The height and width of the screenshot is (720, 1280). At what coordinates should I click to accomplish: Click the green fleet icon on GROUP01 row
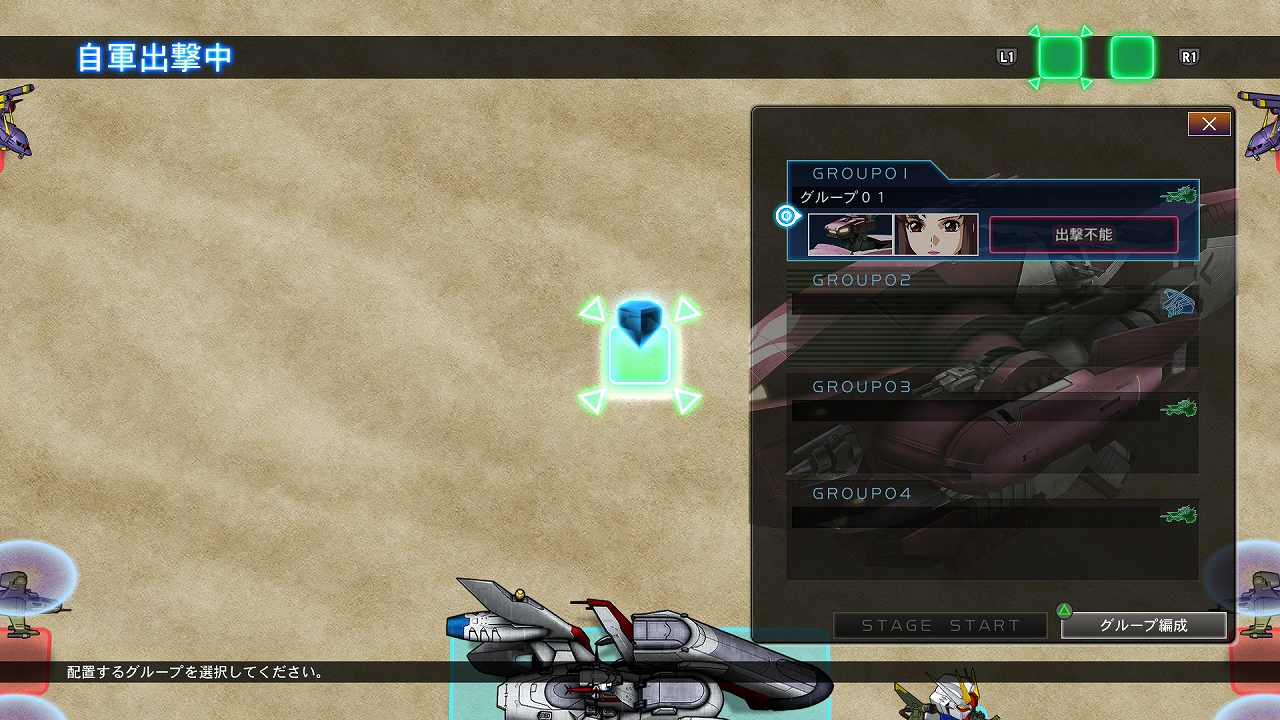[x=1180, y=196]
